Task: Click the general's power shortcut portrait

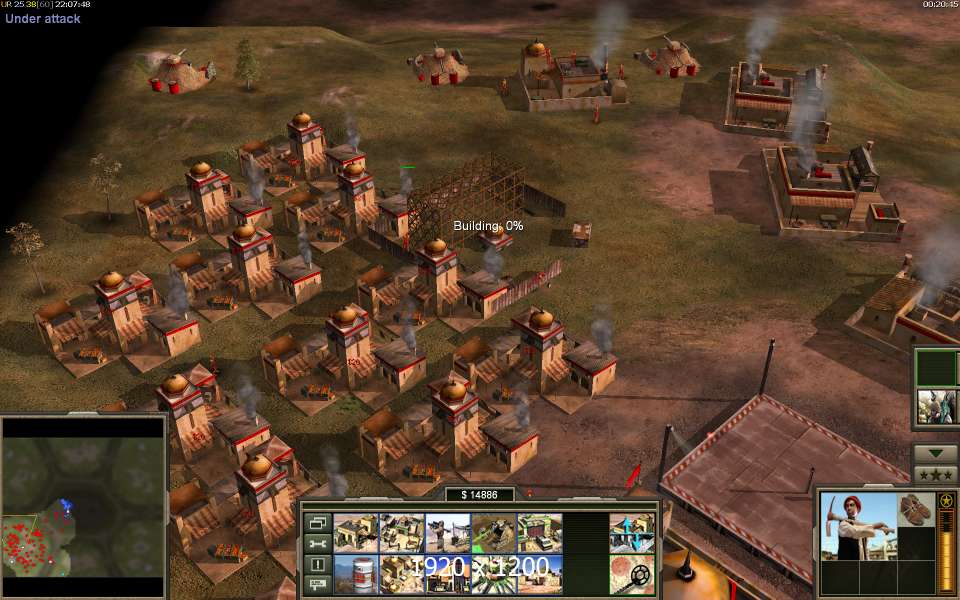Action: coord(937,407)
